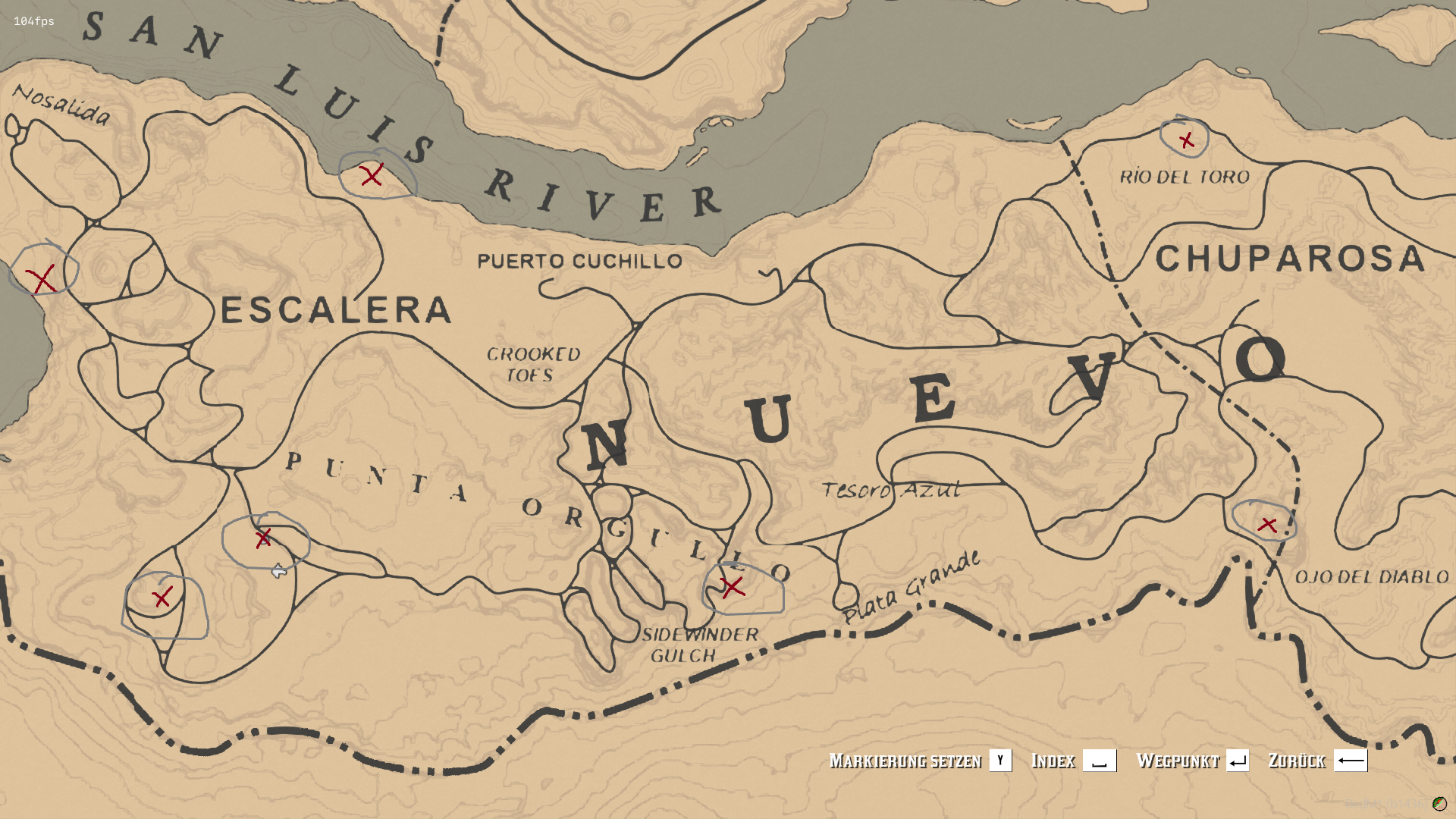Go back with the Zurück option
Screen dimensions: 1456x819
[x=1316, y=761]
